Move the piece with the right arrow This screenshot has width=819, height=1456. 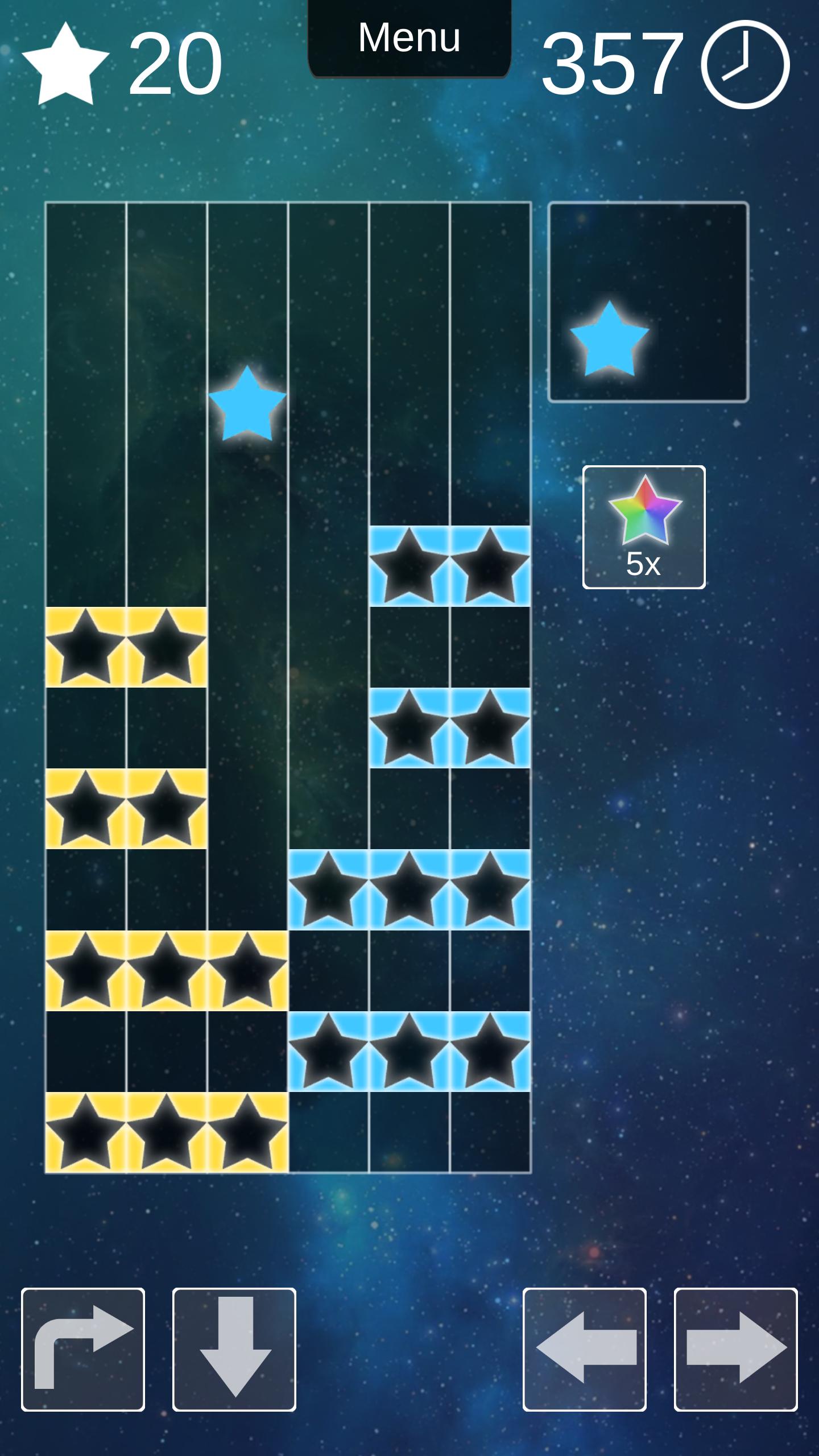(736, 1349)
